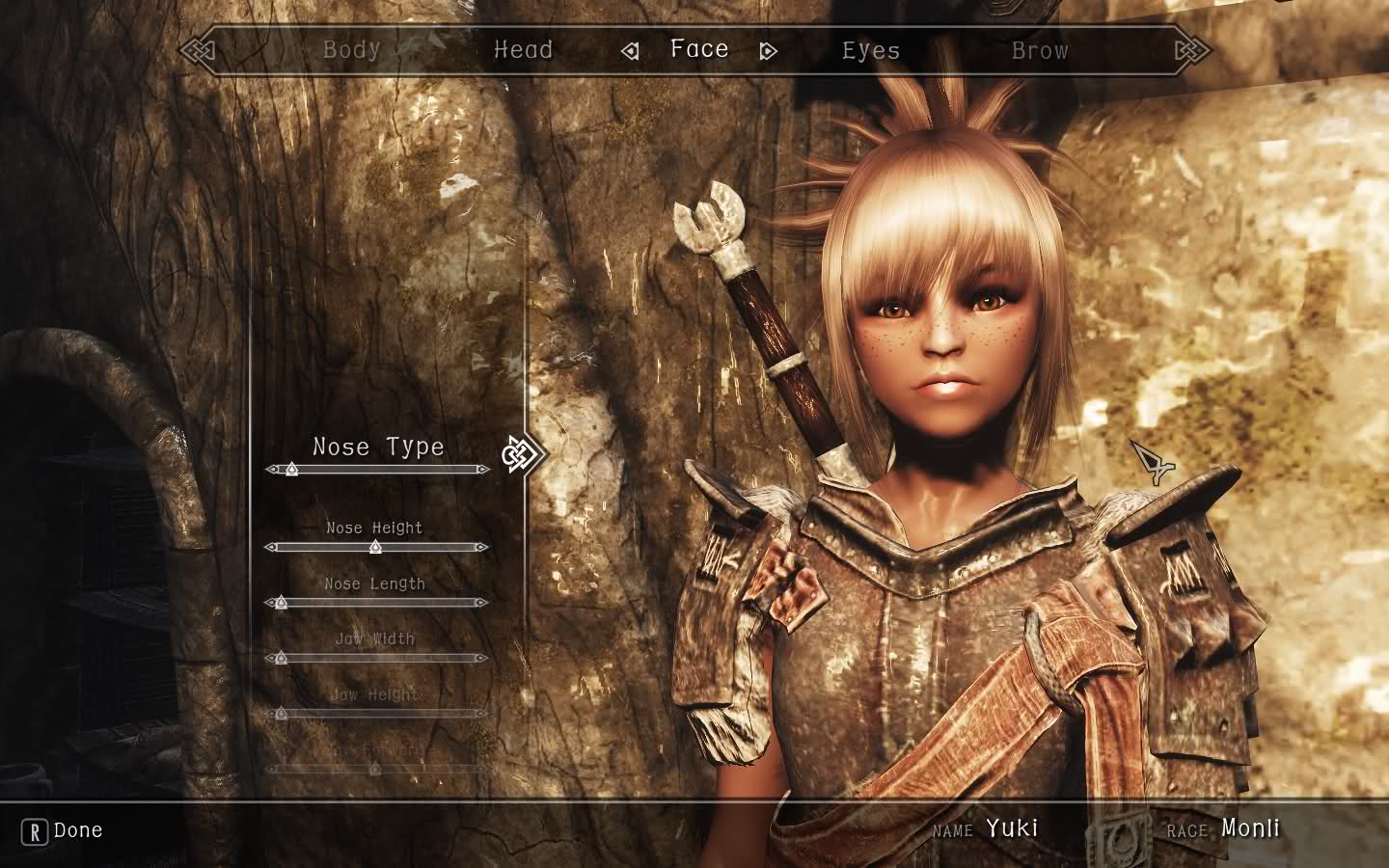Adjust the Nose Length slider
This screenshot has width=1389, height=868.
281,603
